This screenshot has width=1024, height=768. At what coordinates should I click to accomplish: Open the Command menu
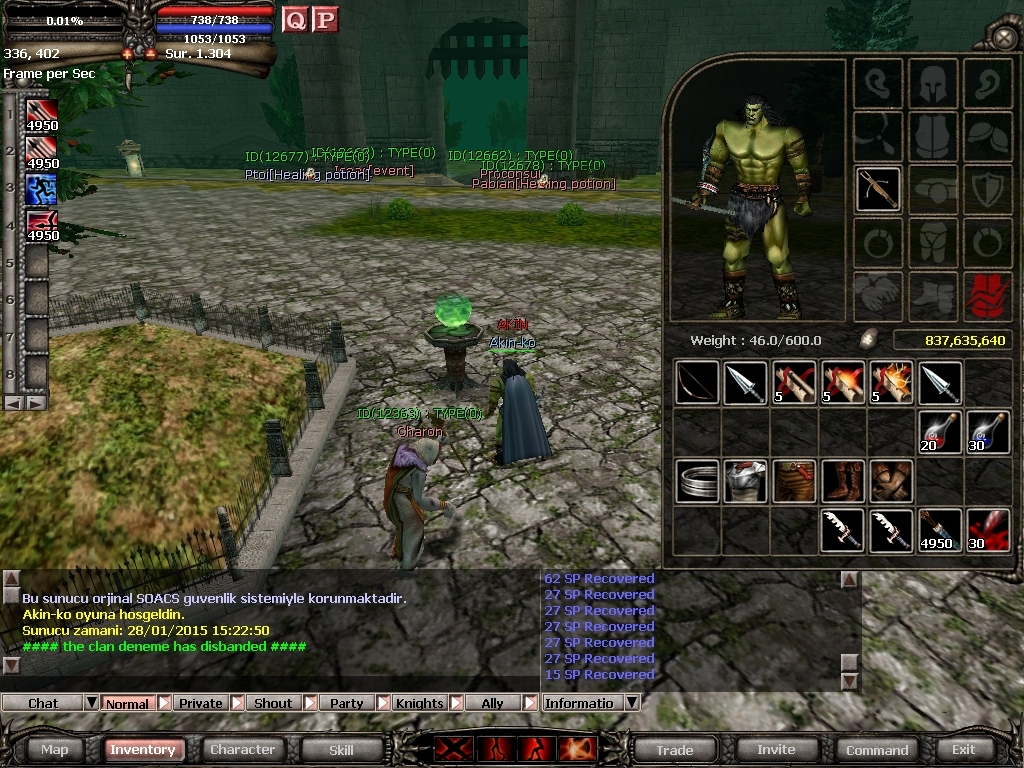pyautogui.click(x=877, y=749)
